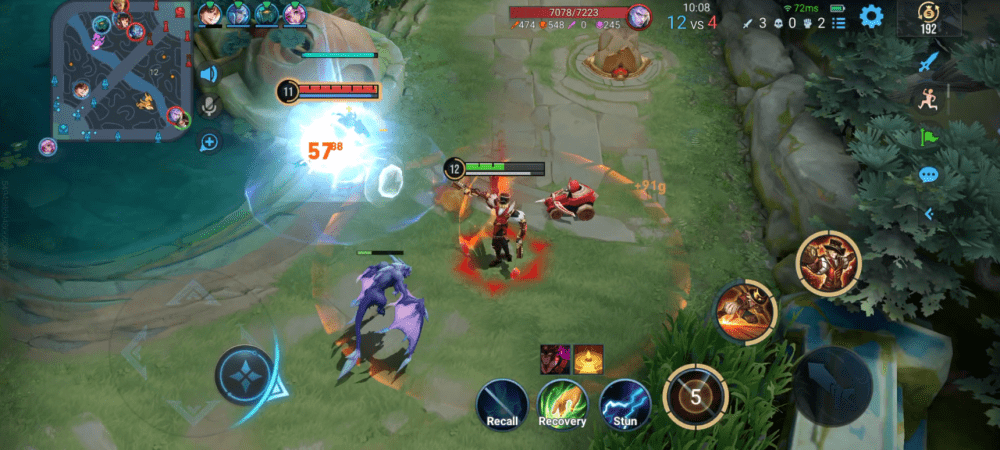
Task: Toggle the microphone voice chat button
Action: (209, 108)
